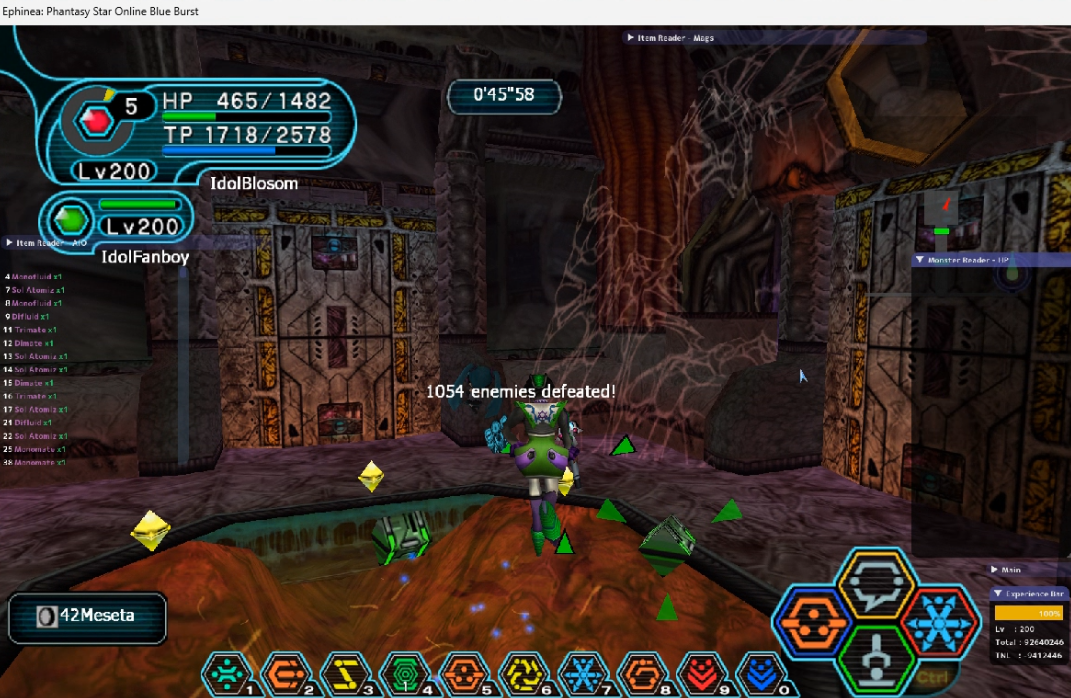The image size is (1071, 698).
Task: Activate the orange icon in hotbar slot 2
Action: pos(285,675)
